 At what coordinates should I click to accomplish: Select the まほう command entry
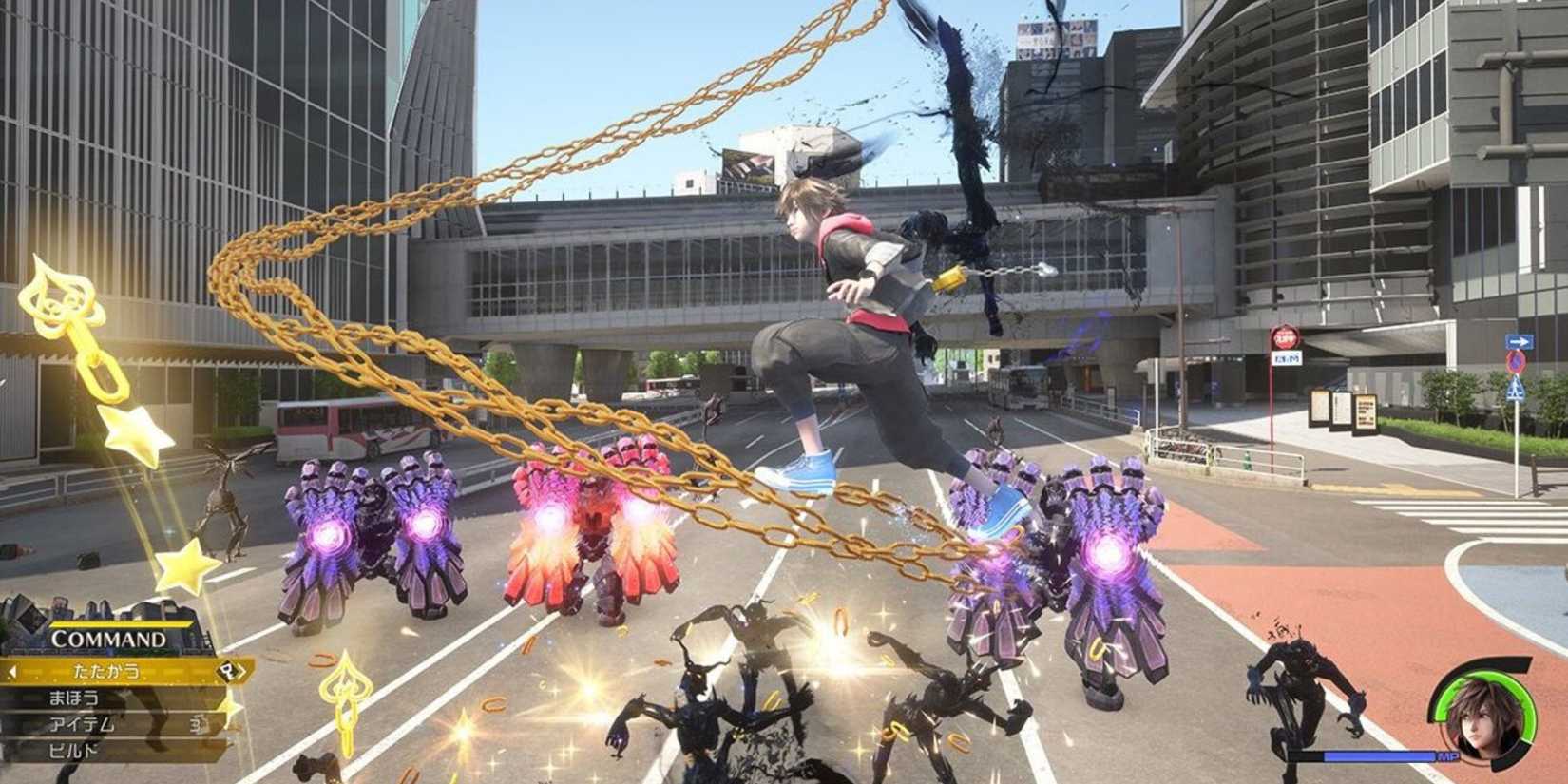point(70,697)
